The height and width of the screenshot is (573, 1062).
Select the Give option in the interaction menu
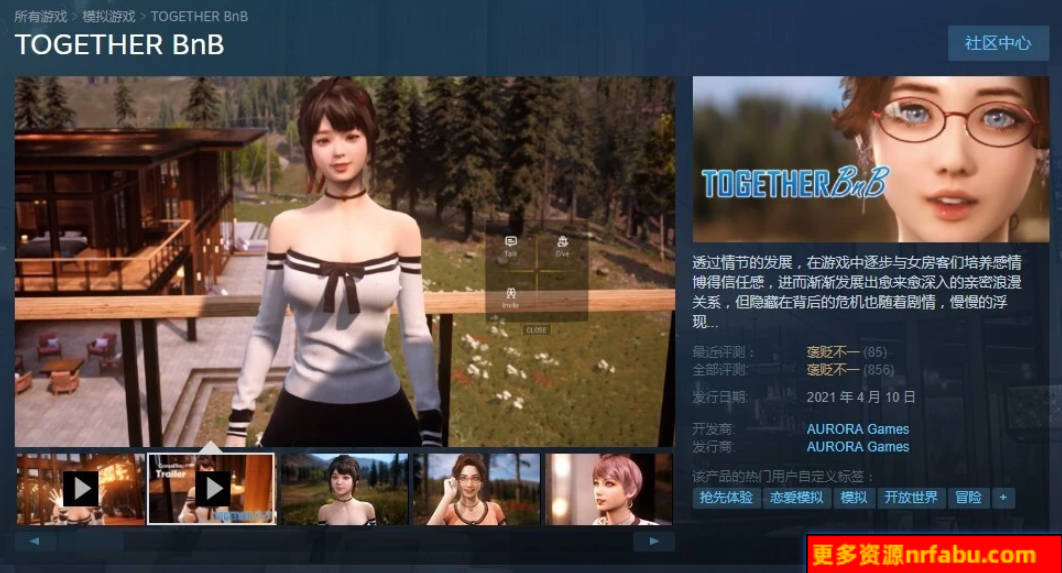[562, 246]
